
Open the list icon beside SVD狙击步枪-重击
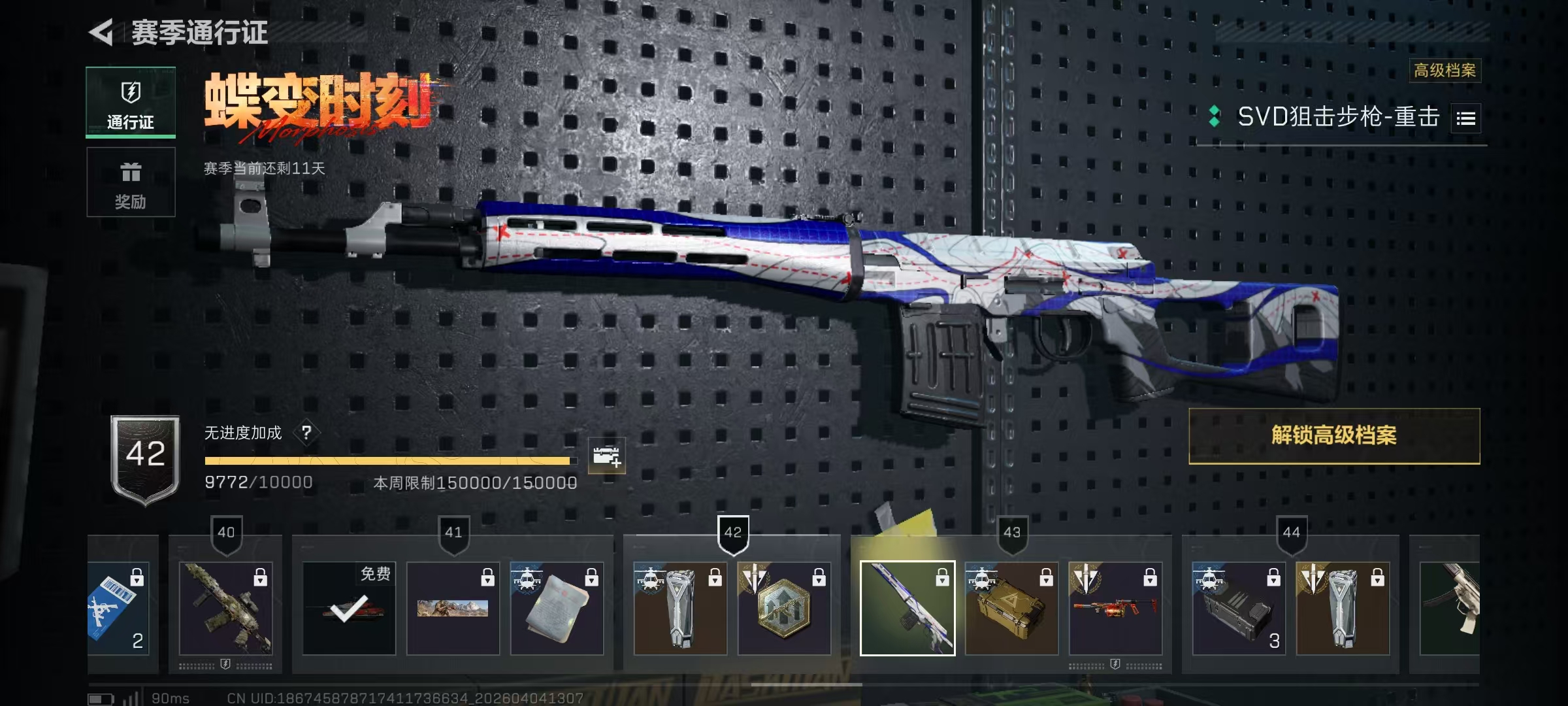pyautogui.click(x=1465, y=118)
